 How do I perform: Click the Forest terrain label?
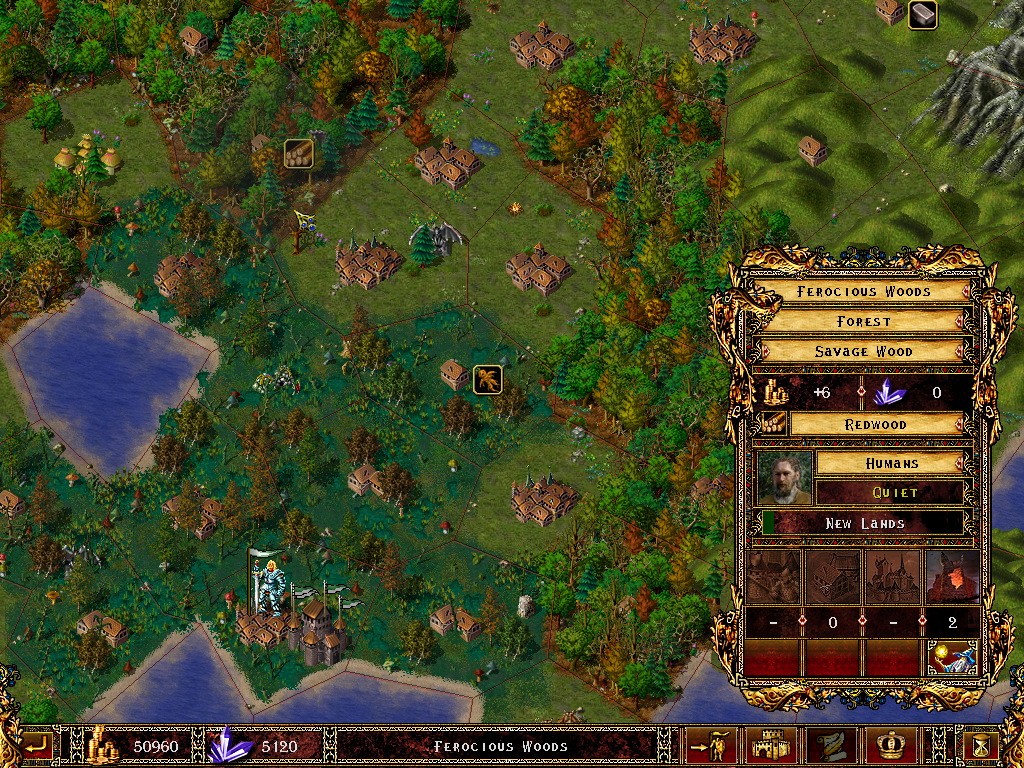point(864,321)
